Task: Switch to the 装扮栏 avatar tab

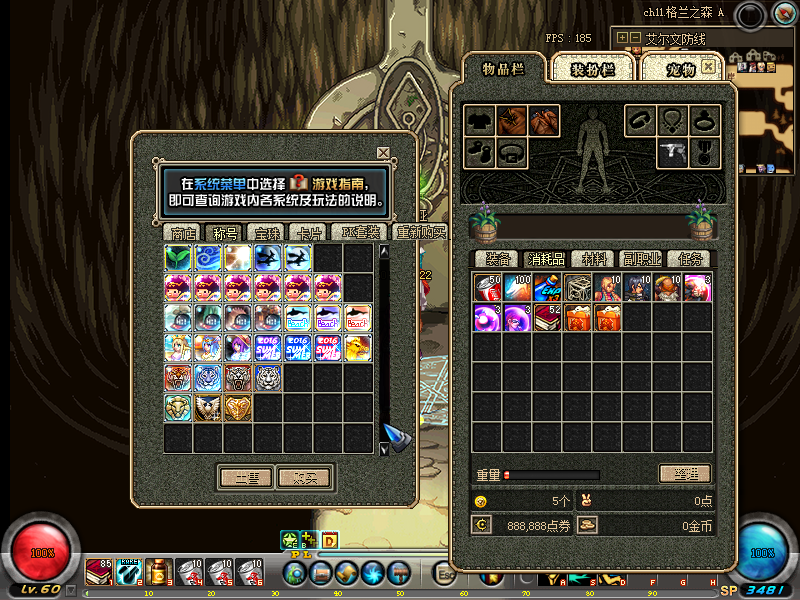Action: (591, 69)
